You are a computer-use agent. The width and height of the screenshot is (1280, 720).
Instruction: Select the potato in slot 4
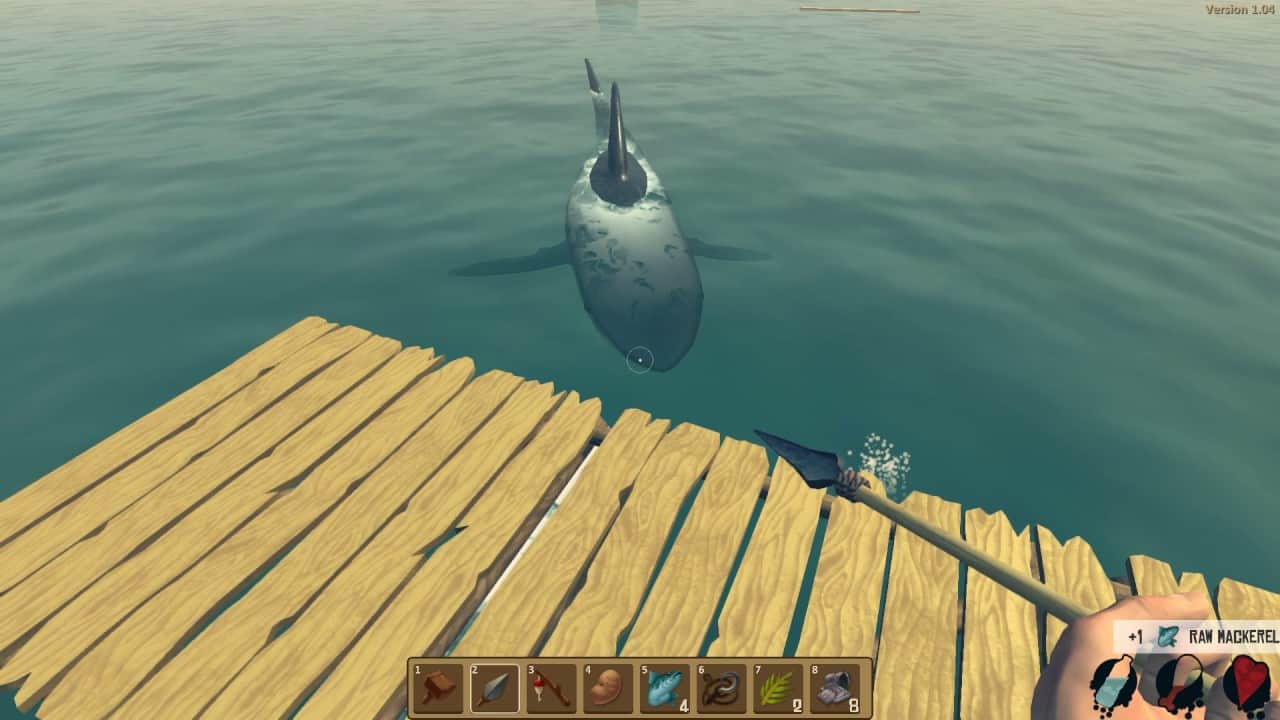(608, 688)
